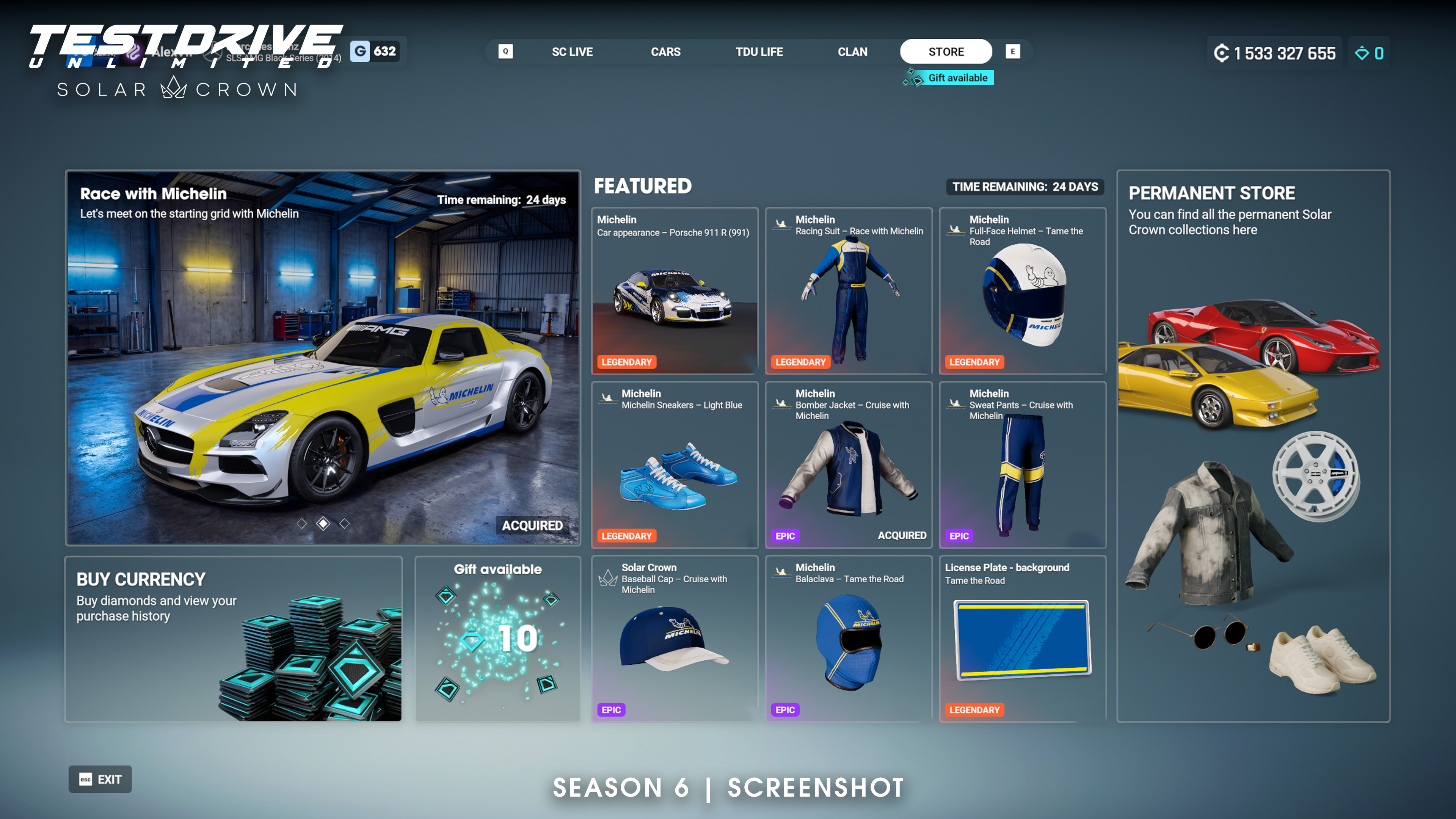Image resolution: width=1456 pixels, height=819 pixels.
Task: Show the third featured banner slide
Action: tap(344, 524)
